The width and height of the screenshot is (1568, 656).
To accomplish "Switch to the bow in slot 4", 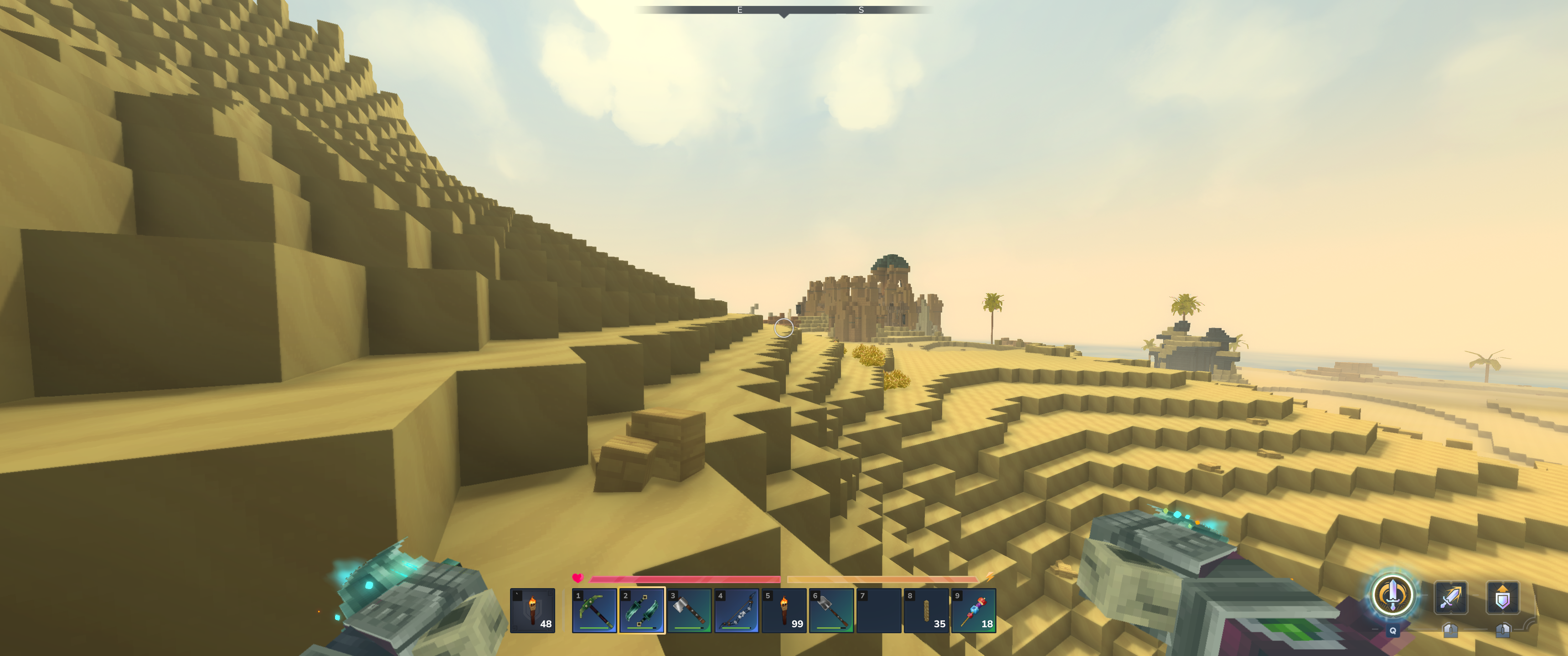I will (737, 610).
